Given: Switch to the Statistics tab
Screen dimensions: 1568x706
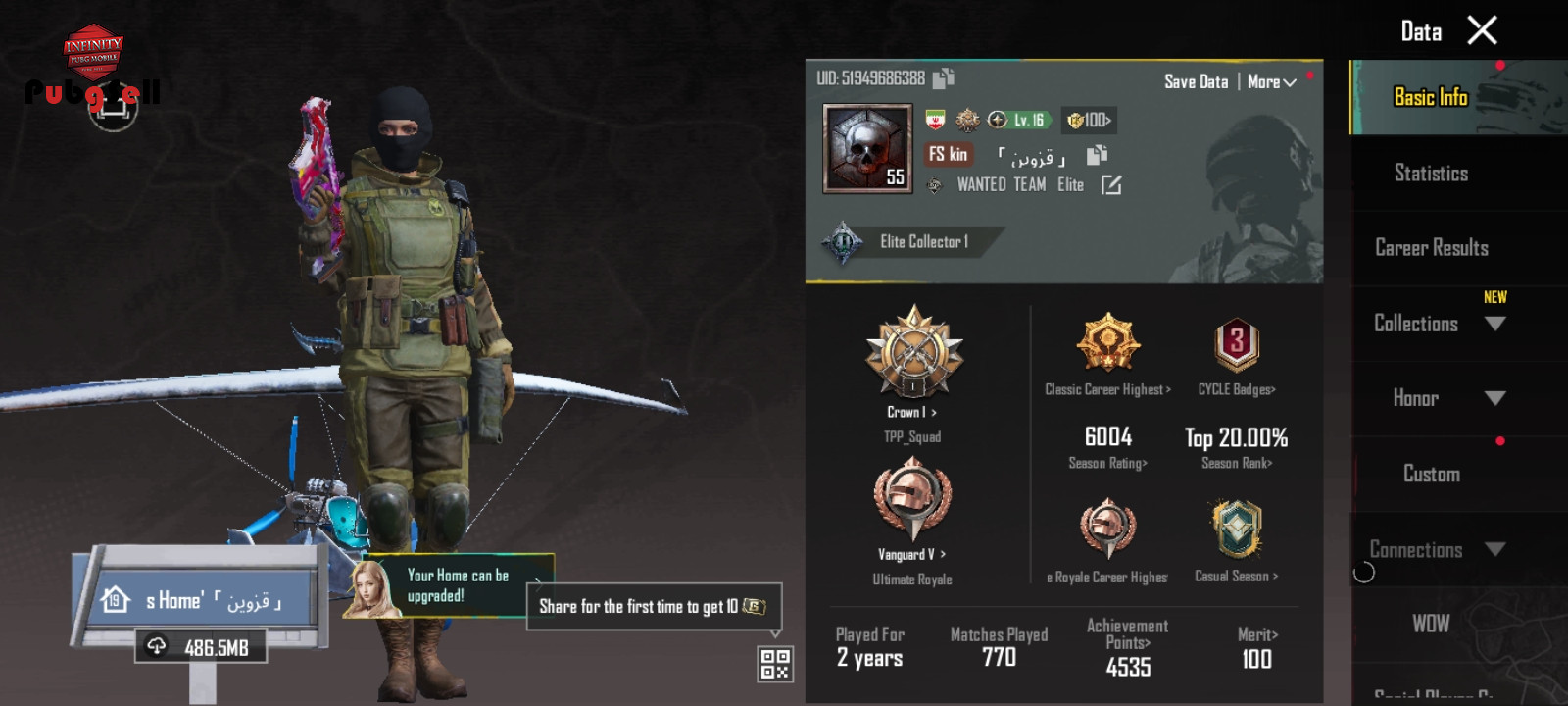Looking at the screenshot, I should (x=1431, y=174).
